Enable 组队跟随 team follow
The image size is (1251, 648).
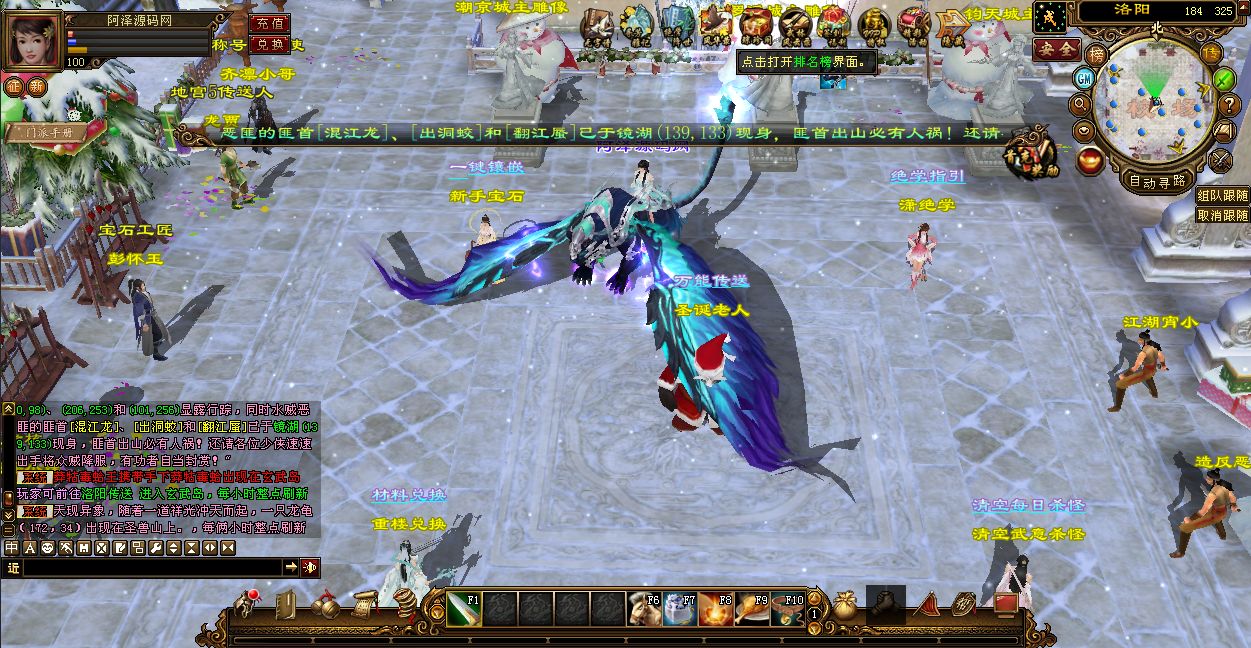point(1222,196)
